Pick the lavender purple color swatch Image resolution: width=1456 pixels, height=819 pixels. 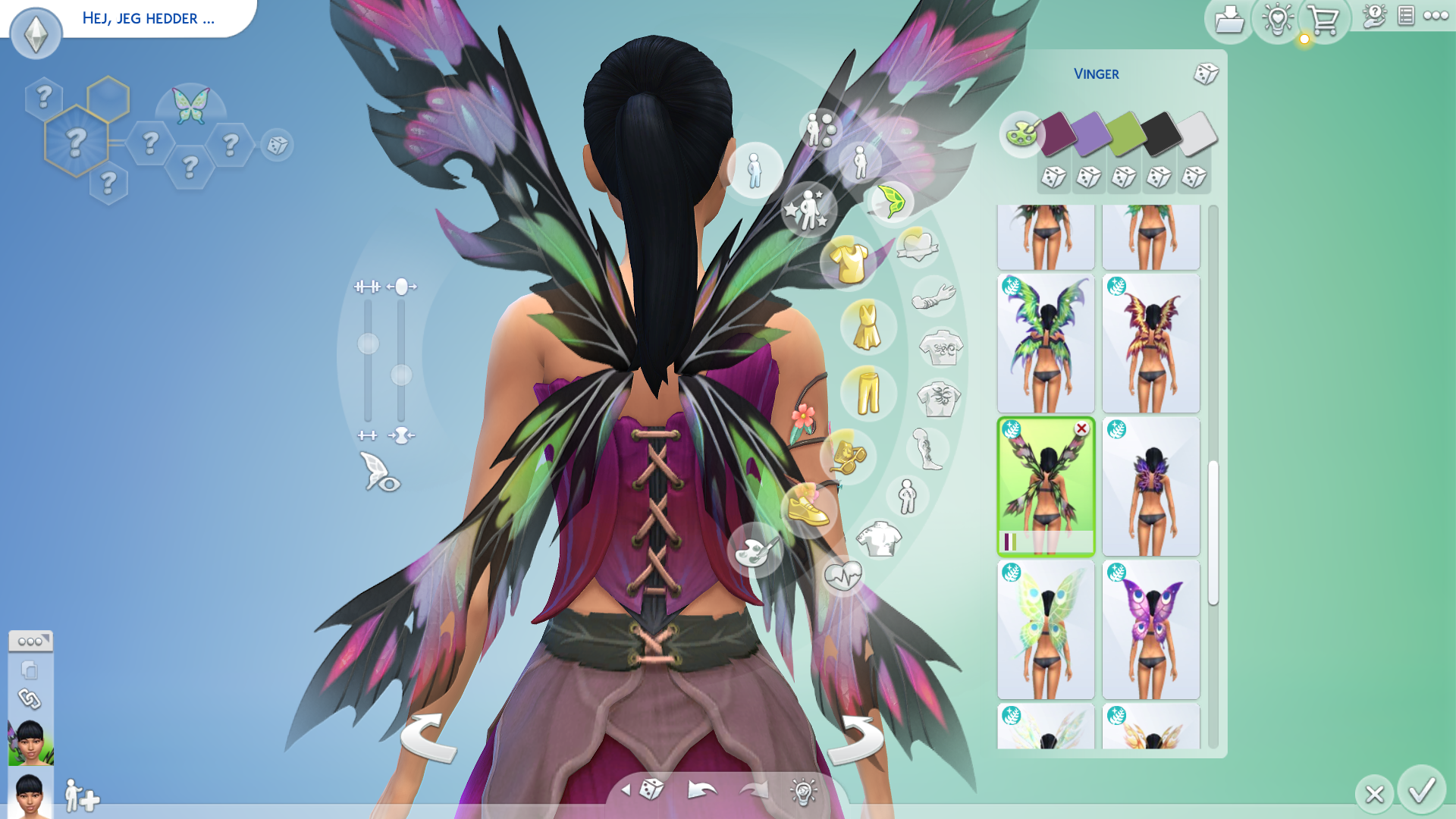(1090, 133)
